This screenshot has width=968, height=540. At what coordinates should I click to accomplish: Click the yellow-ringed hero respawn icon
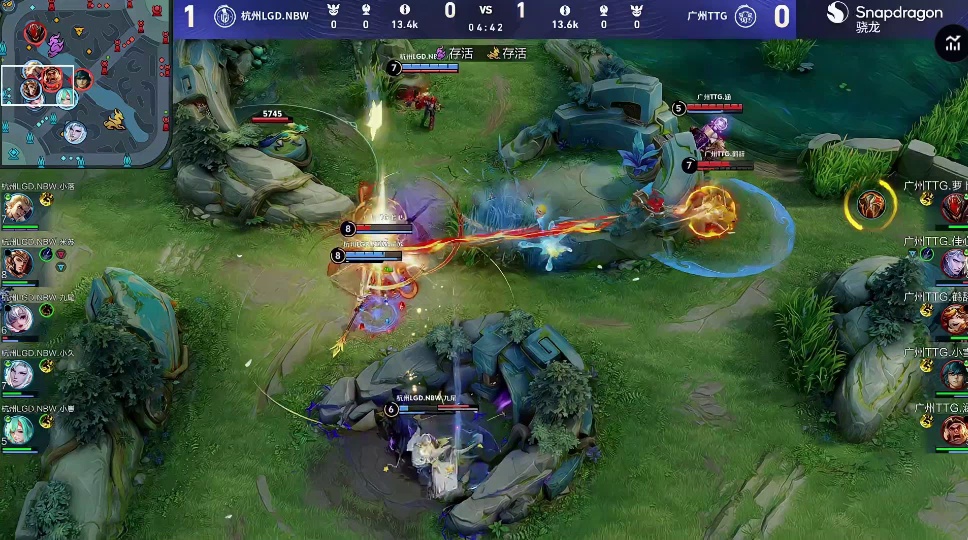[x=870, y=205]
